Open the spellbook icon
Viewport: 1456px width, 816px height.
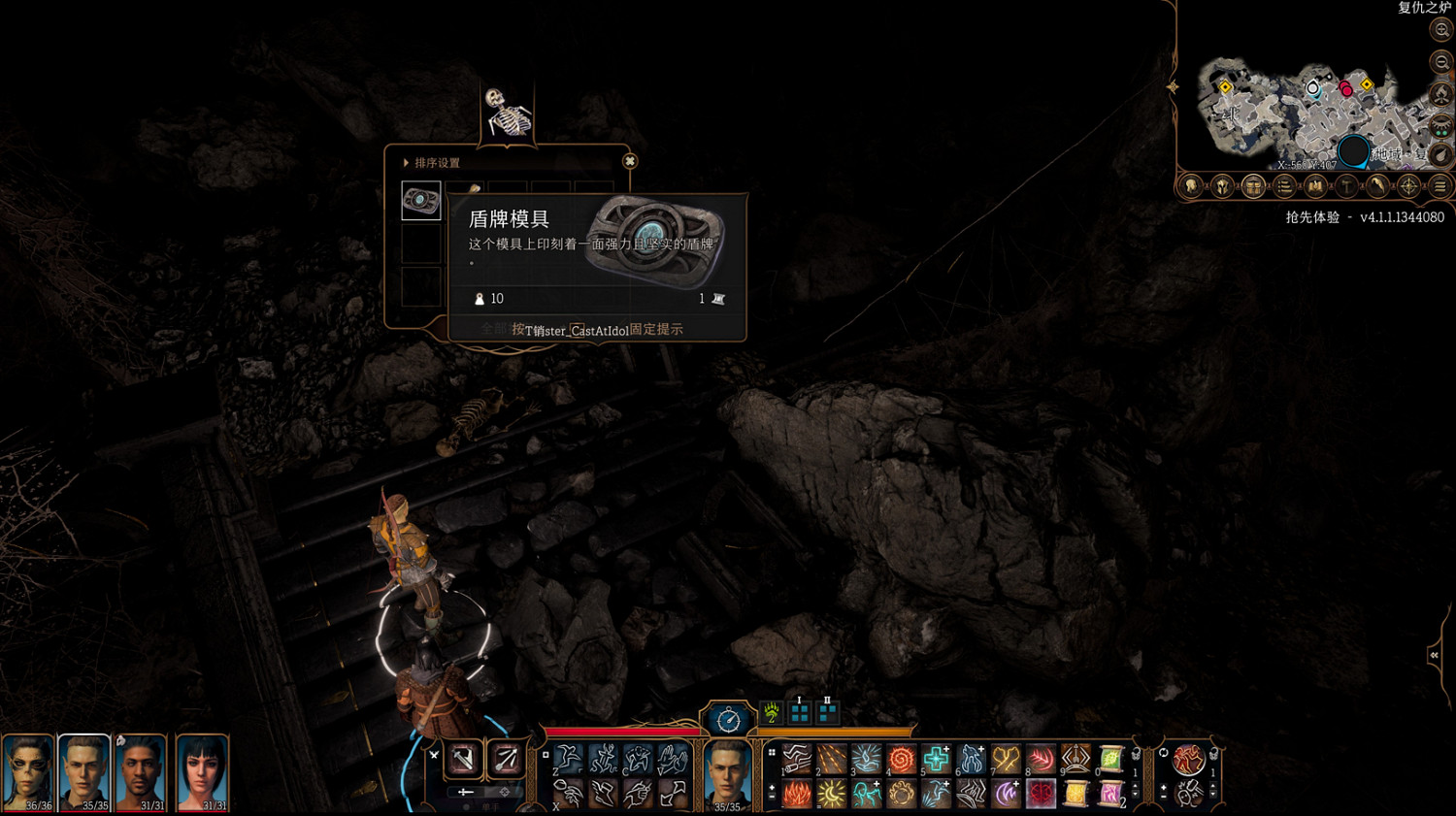[x=1315, y=186]
